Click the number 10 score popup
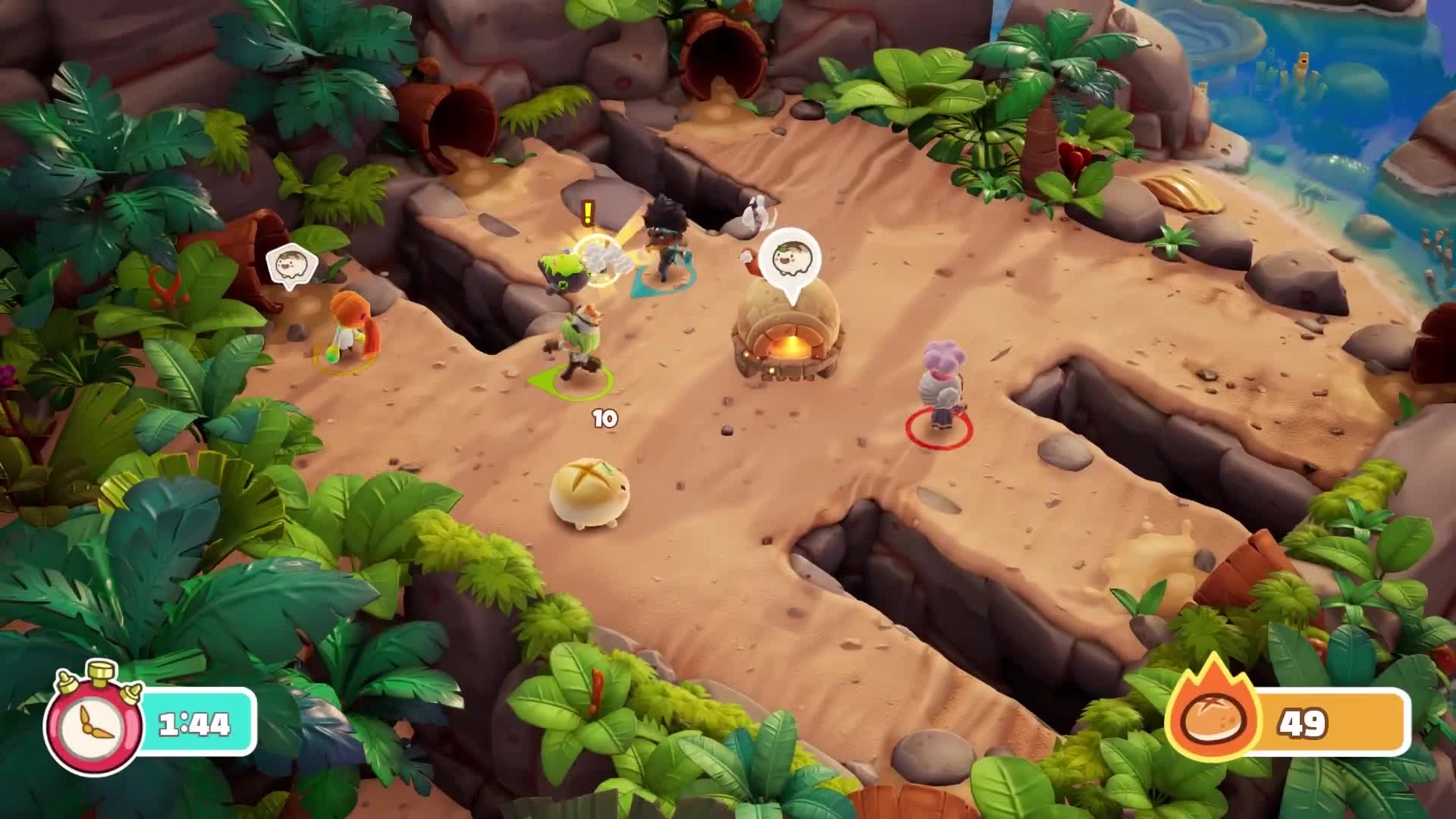The image size is (1456, 819). coord(604,417)
